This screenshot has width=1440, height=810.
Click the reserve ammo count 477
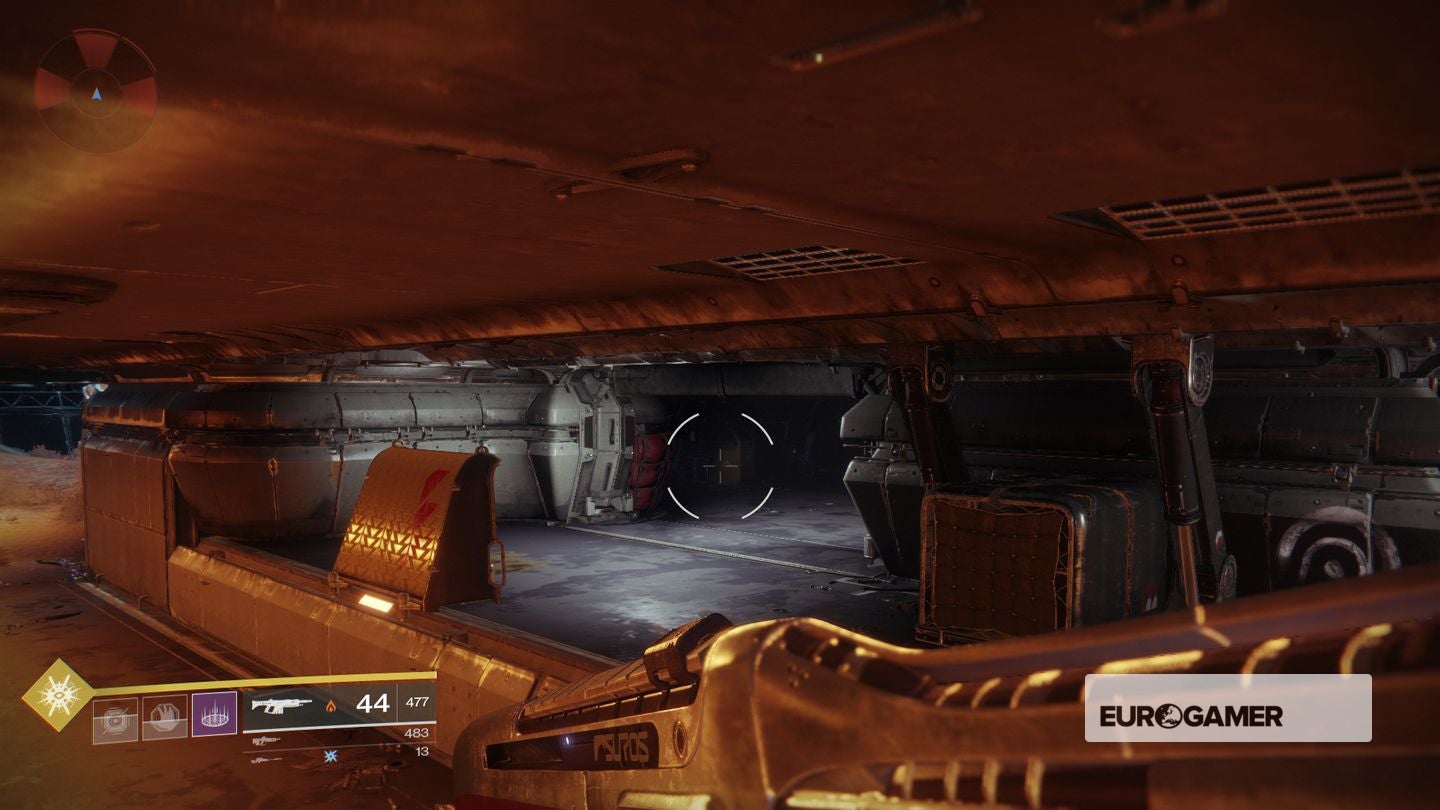pyautogui.click(x=417, y=702)
